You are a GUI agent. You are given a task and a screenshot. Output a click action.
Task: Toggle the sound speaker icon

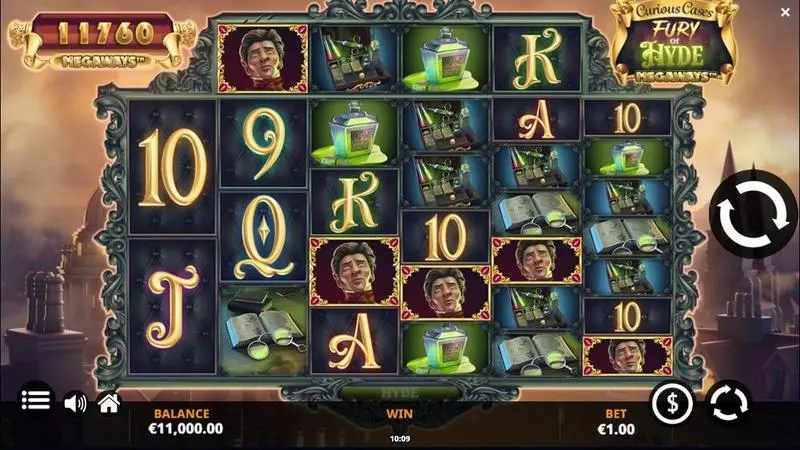pos(75,403)
